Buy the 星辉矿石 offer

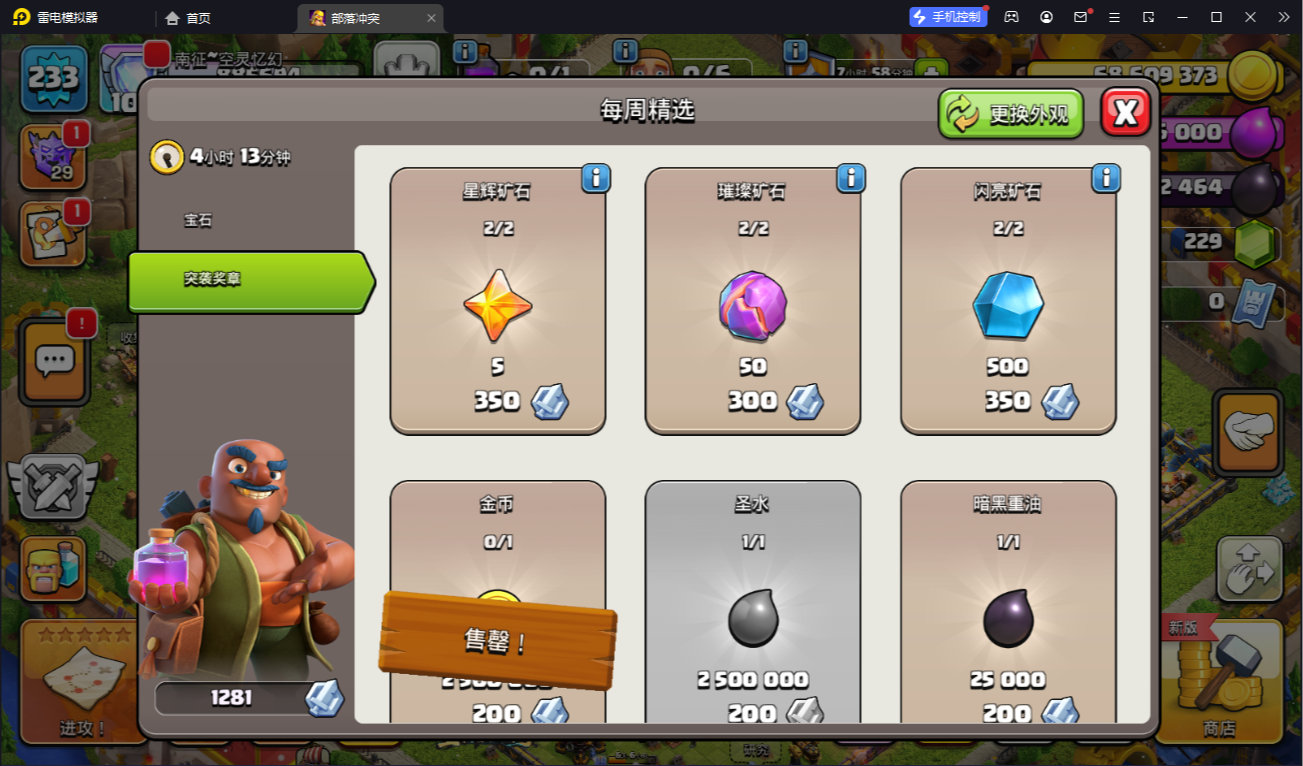point(498,301)
